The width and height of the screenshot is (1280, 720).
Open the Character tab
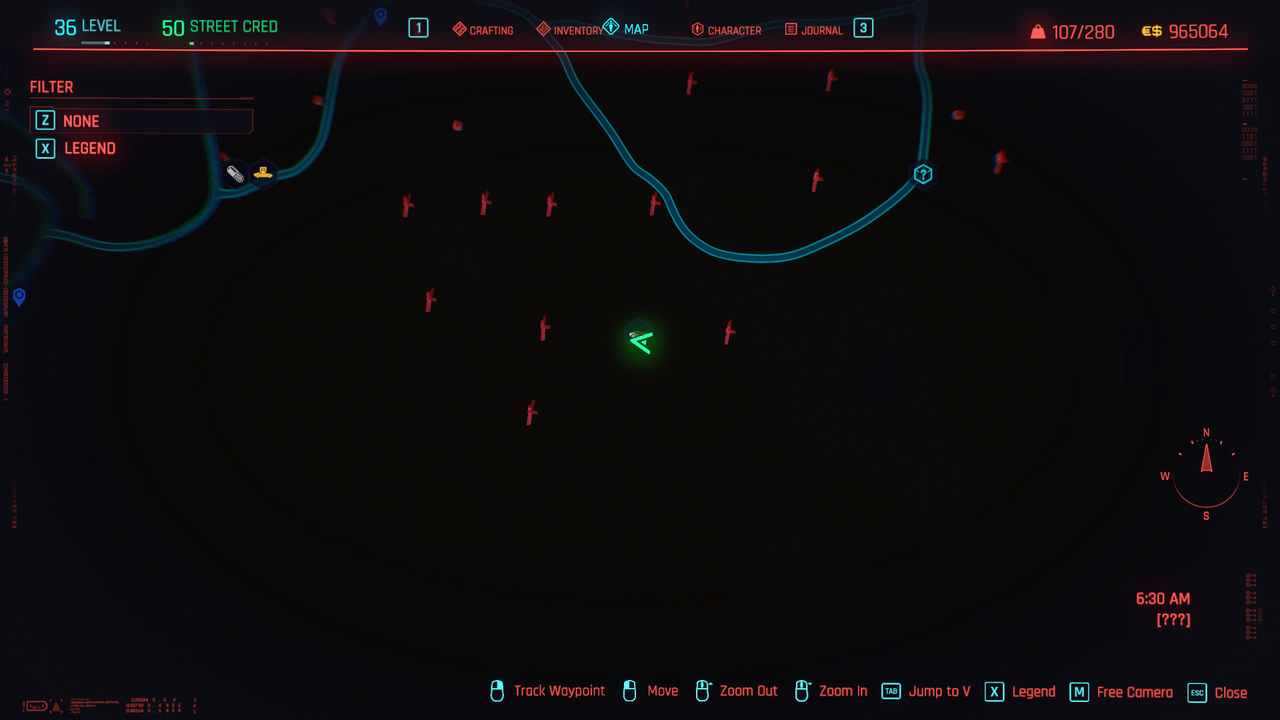726,30
